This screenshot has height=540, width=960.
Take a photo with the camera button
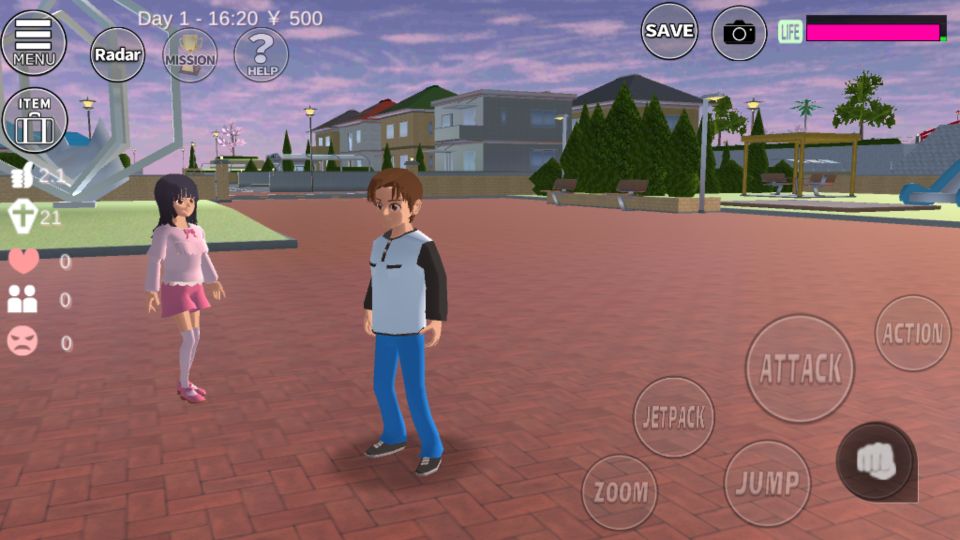point(739,33)
